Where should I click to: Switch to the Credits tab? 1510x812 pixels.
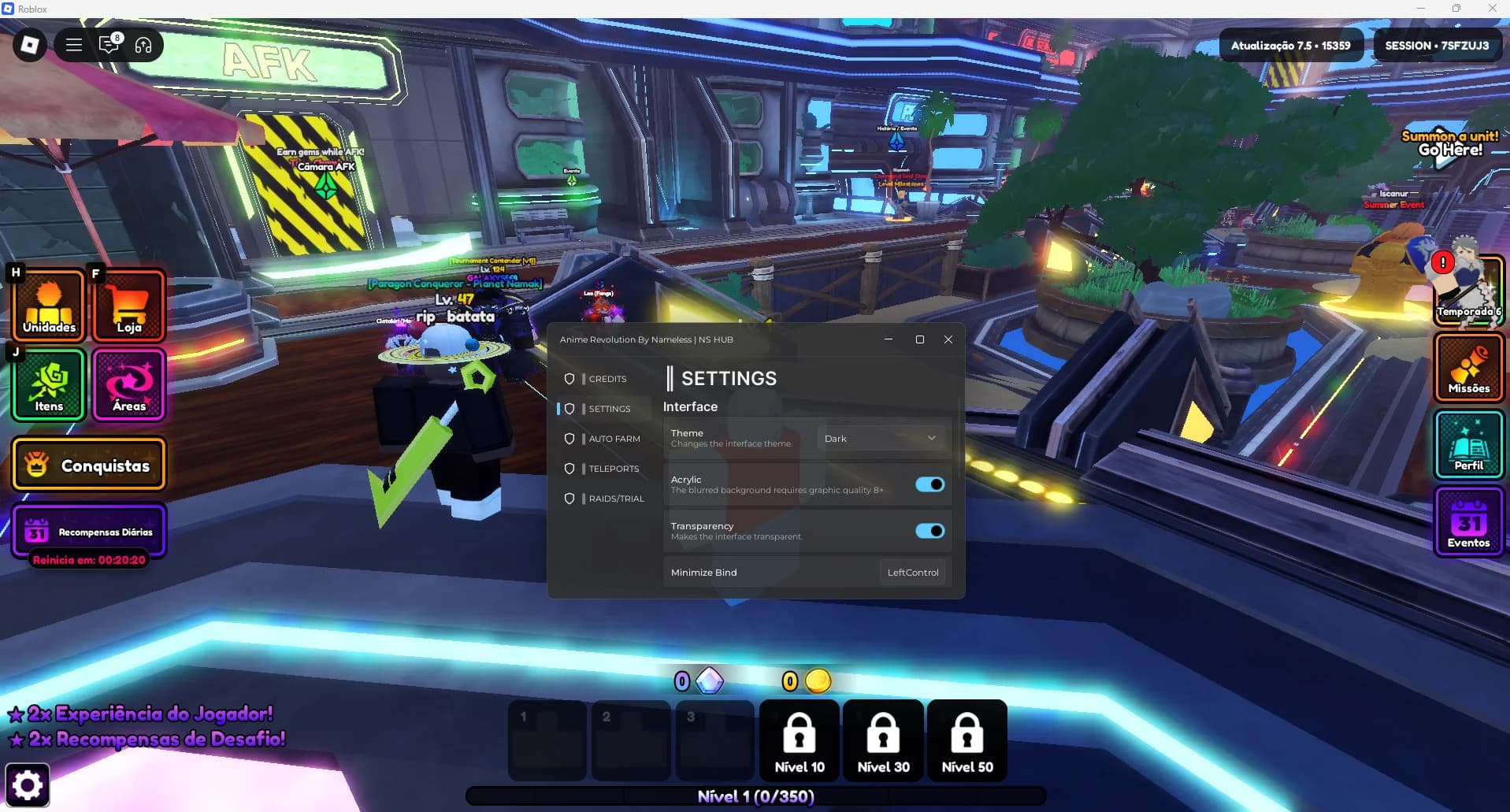pos(607,379)
